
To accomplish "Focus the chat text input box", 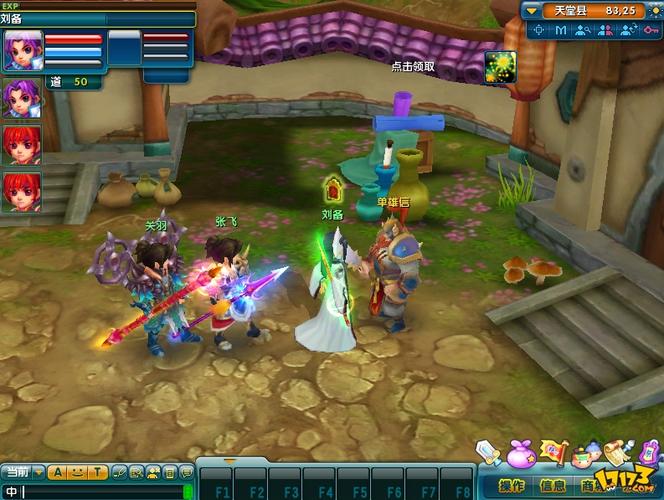I will [x=100, y=491].
